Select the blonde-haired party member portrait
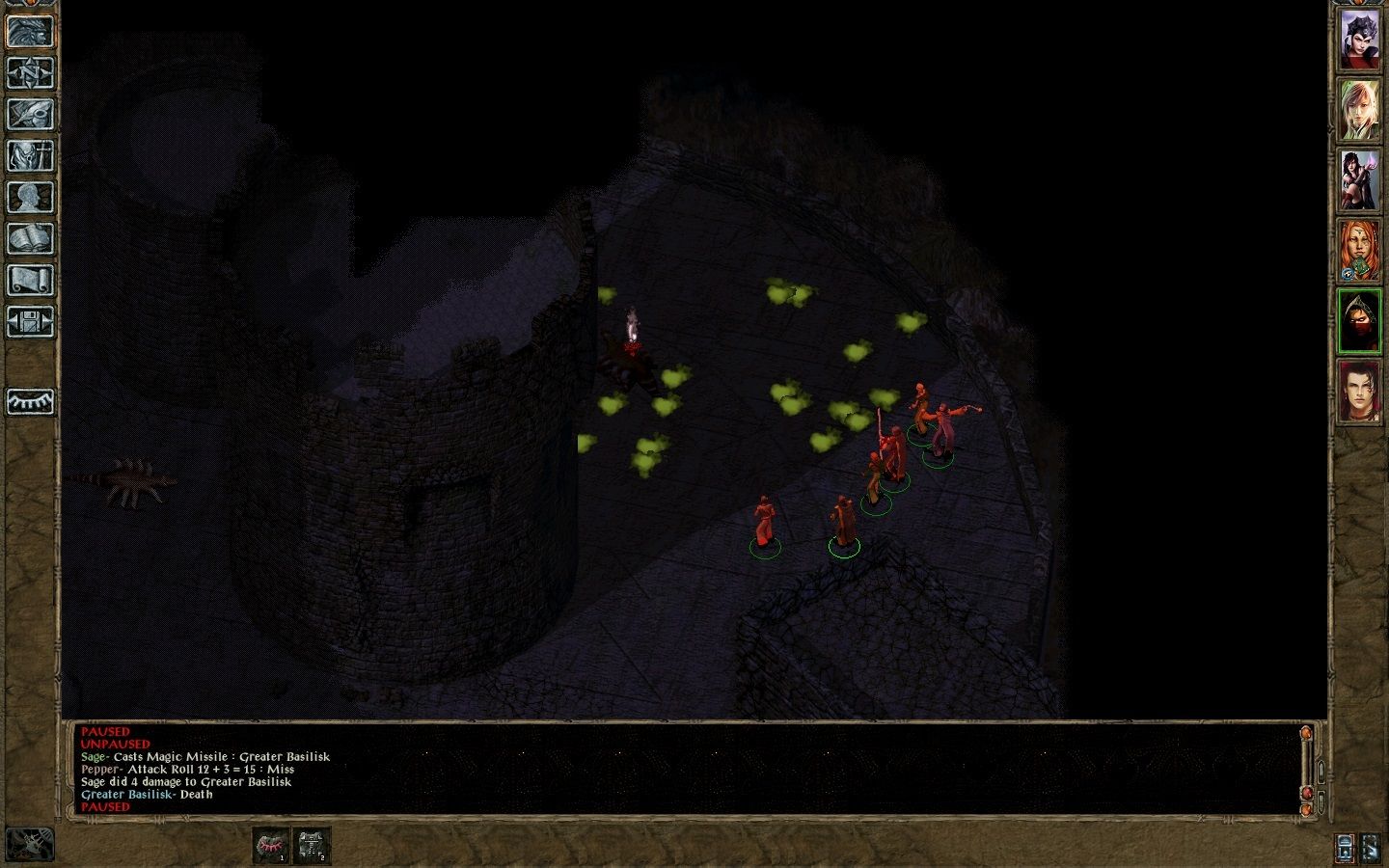 click(x=1359, y=110)
